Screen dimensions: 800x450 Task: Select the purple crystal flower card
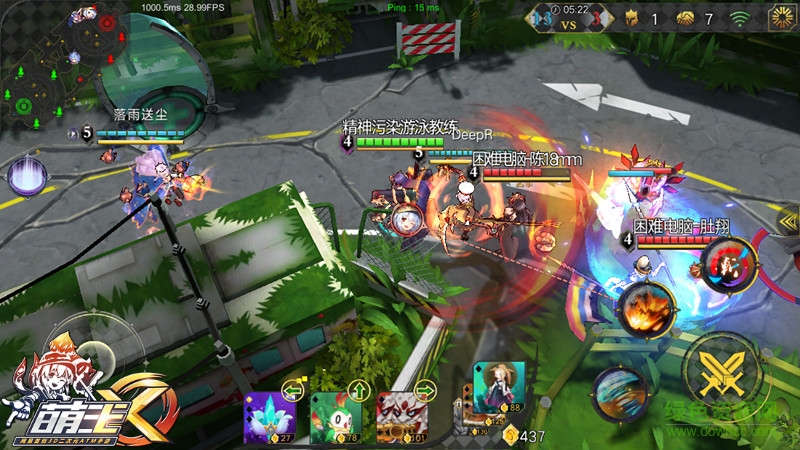pyautogui.click(x=269, y=416)
